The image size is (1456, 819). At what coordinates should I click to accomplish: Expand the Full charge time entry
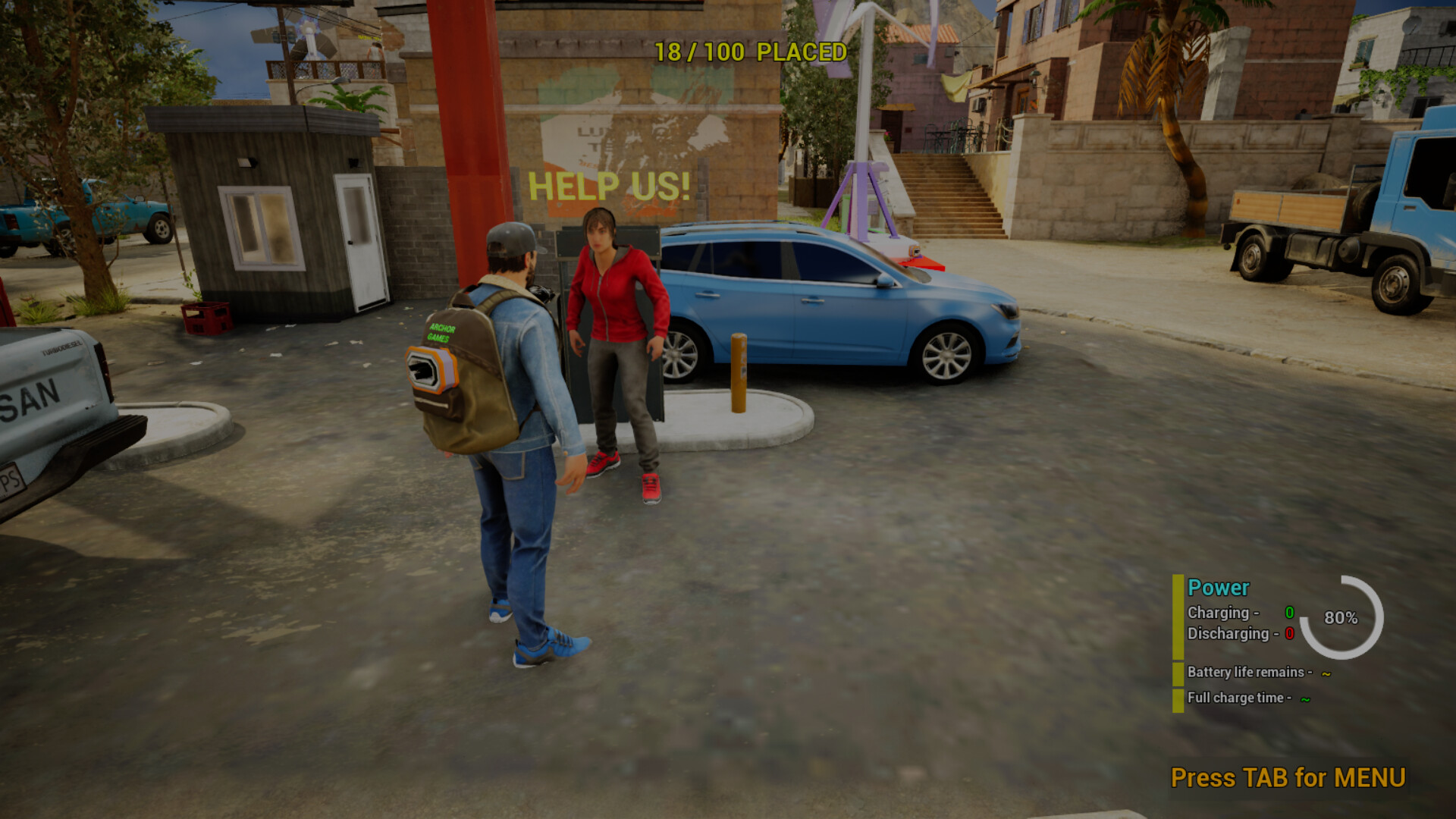(x=1241, y=699)
